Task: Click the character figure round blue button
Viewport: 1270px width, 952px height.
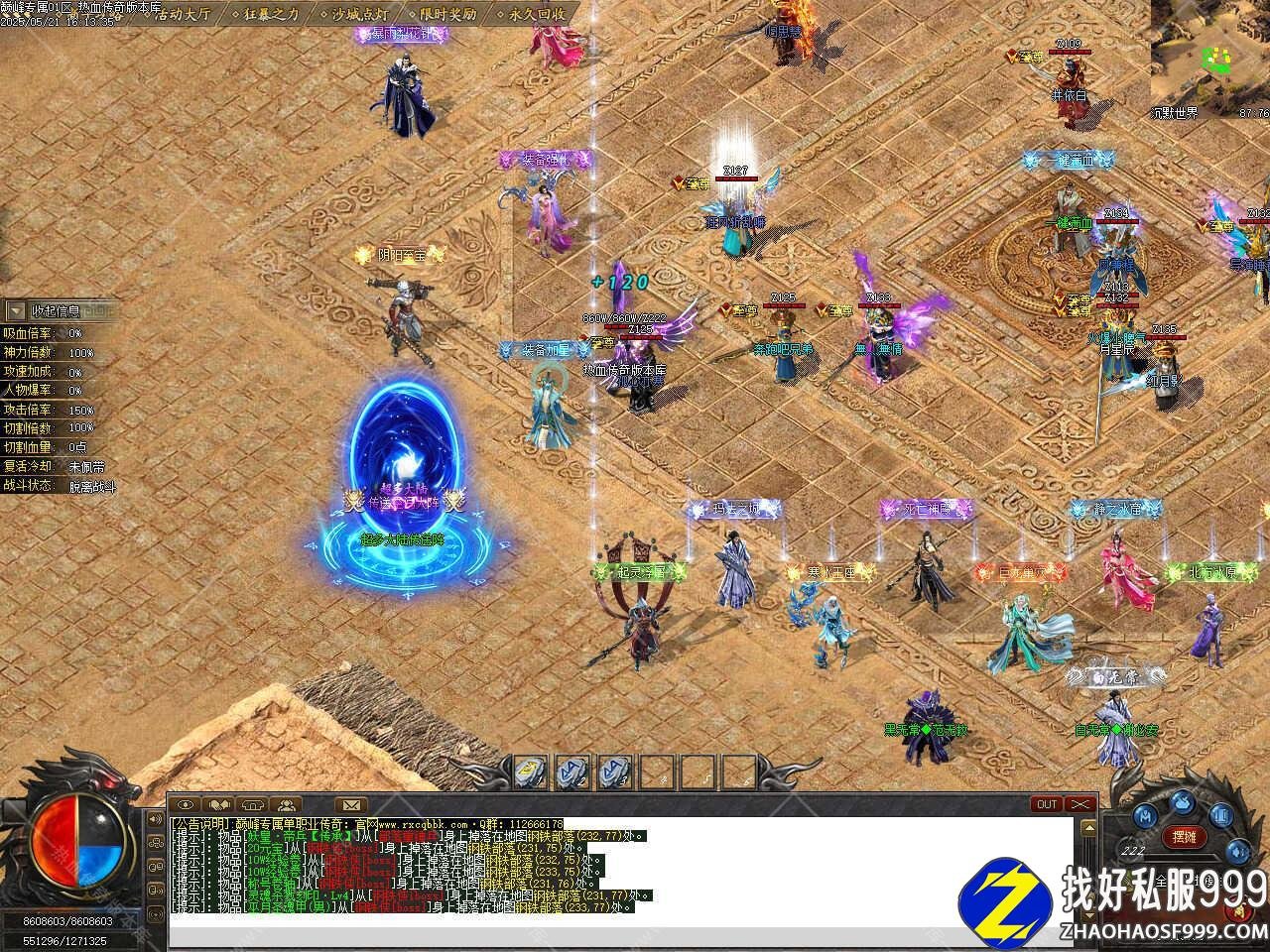Action: point(1144,815)
